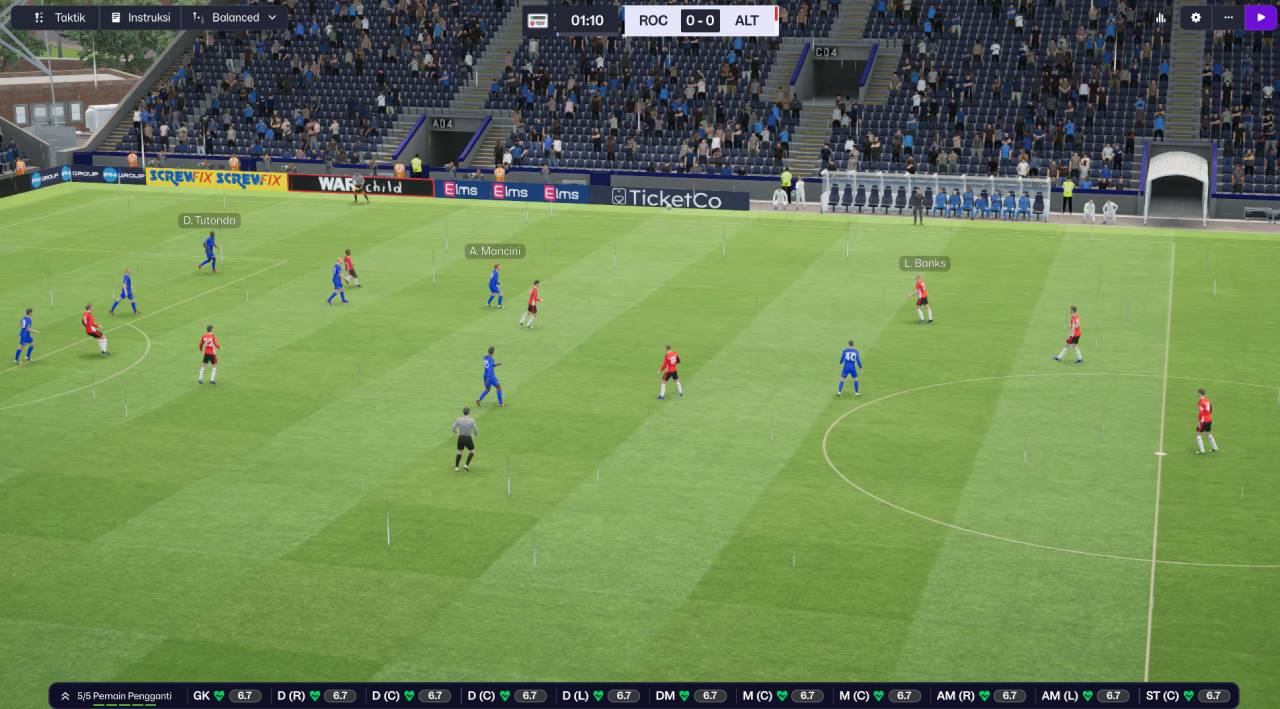Select the D (R) player slot
The width and height of the screenshot is (1280, 709).
coord(315,696)
